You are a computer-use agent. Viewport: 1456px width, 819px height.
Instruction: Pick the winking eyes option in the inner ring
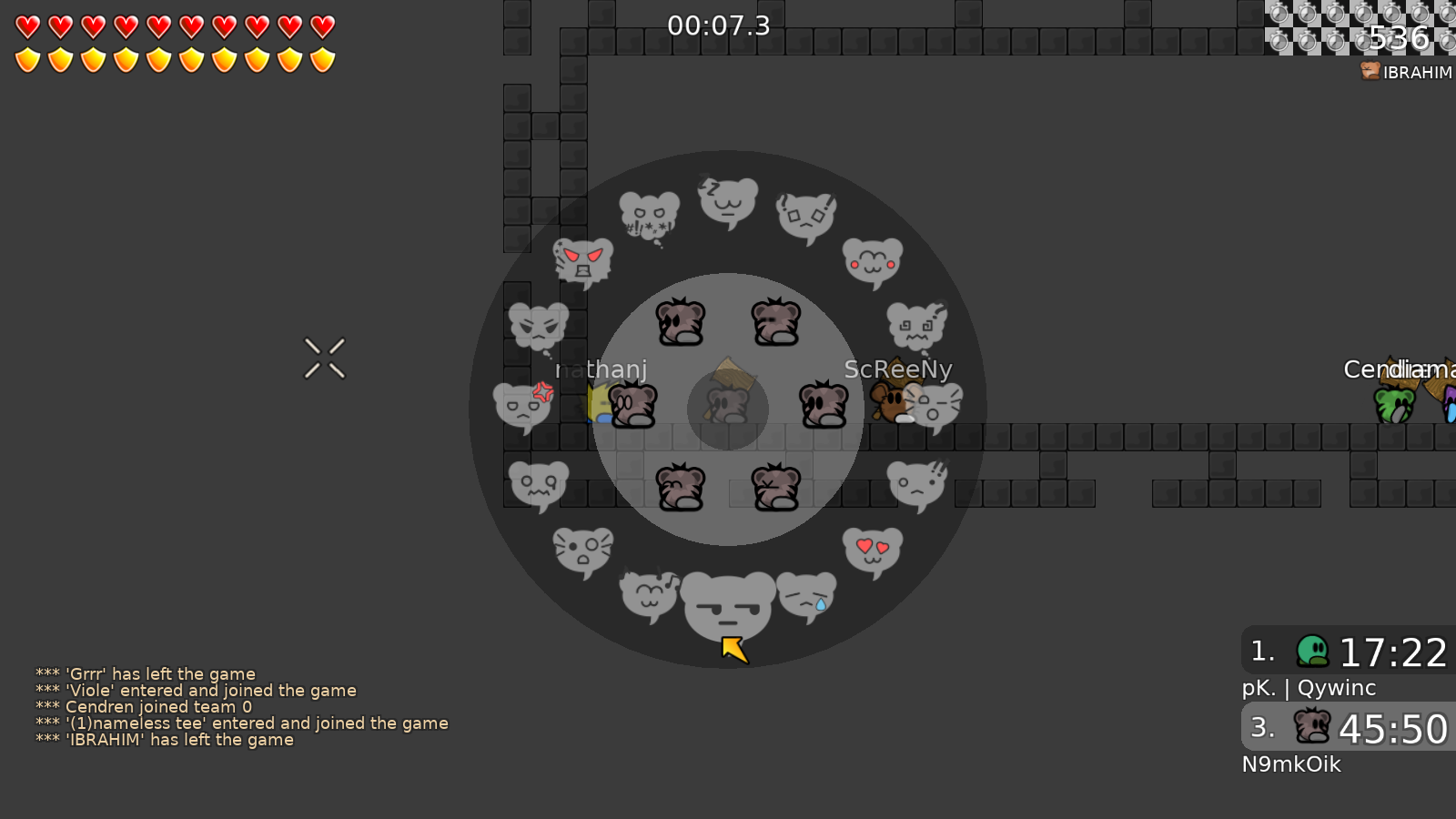680,485
